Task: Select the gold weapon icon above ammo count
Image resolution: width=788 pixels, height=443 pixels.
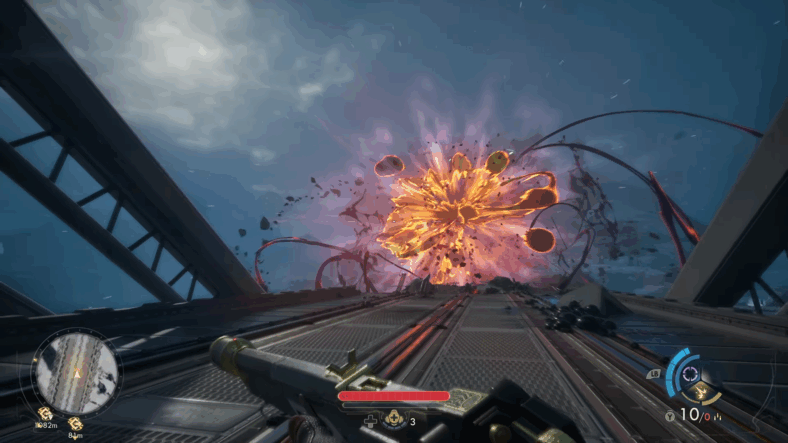Action: 702,391
